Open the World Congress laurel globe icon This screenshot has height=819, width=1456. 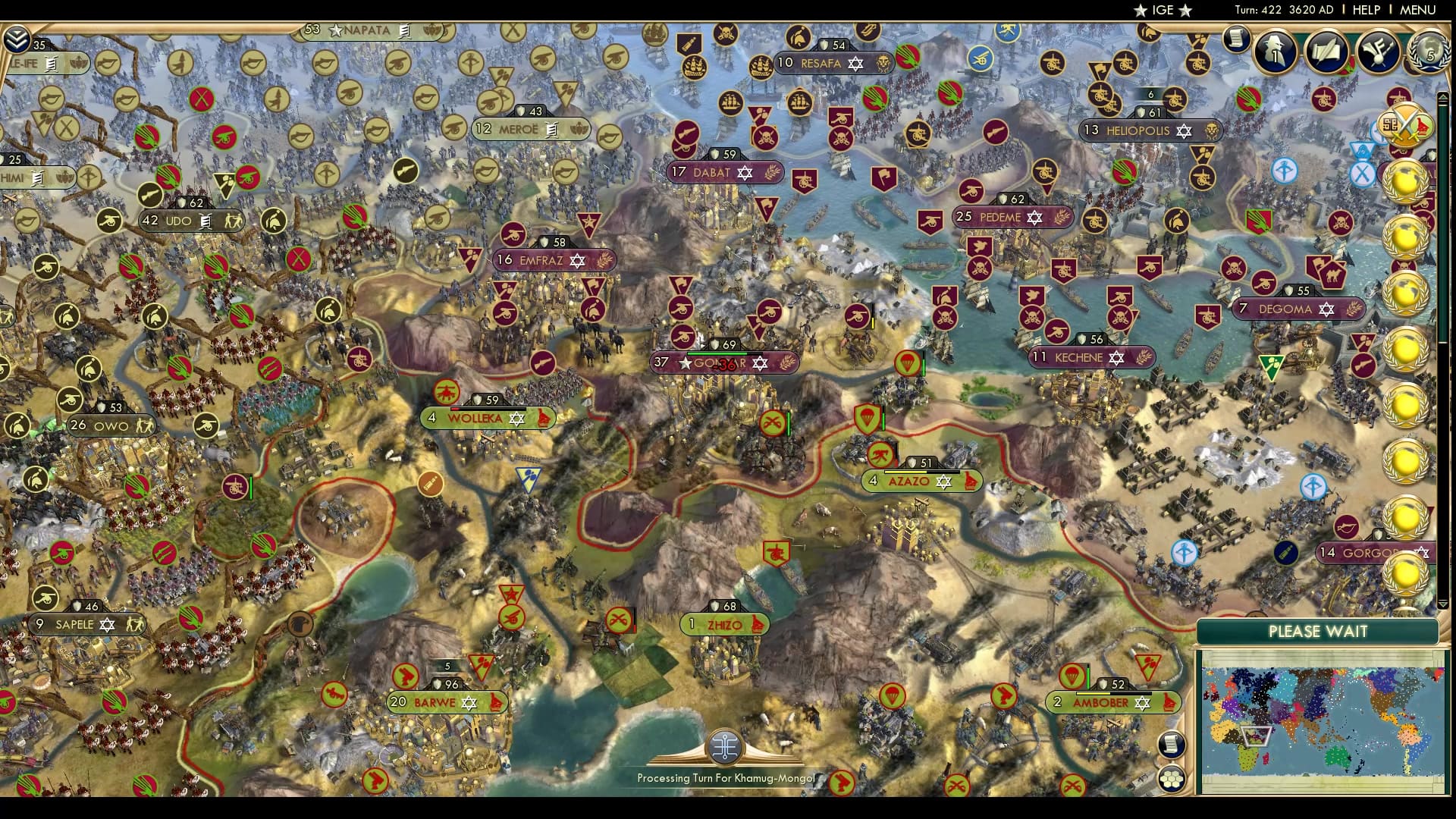(x=1429, y=53)
